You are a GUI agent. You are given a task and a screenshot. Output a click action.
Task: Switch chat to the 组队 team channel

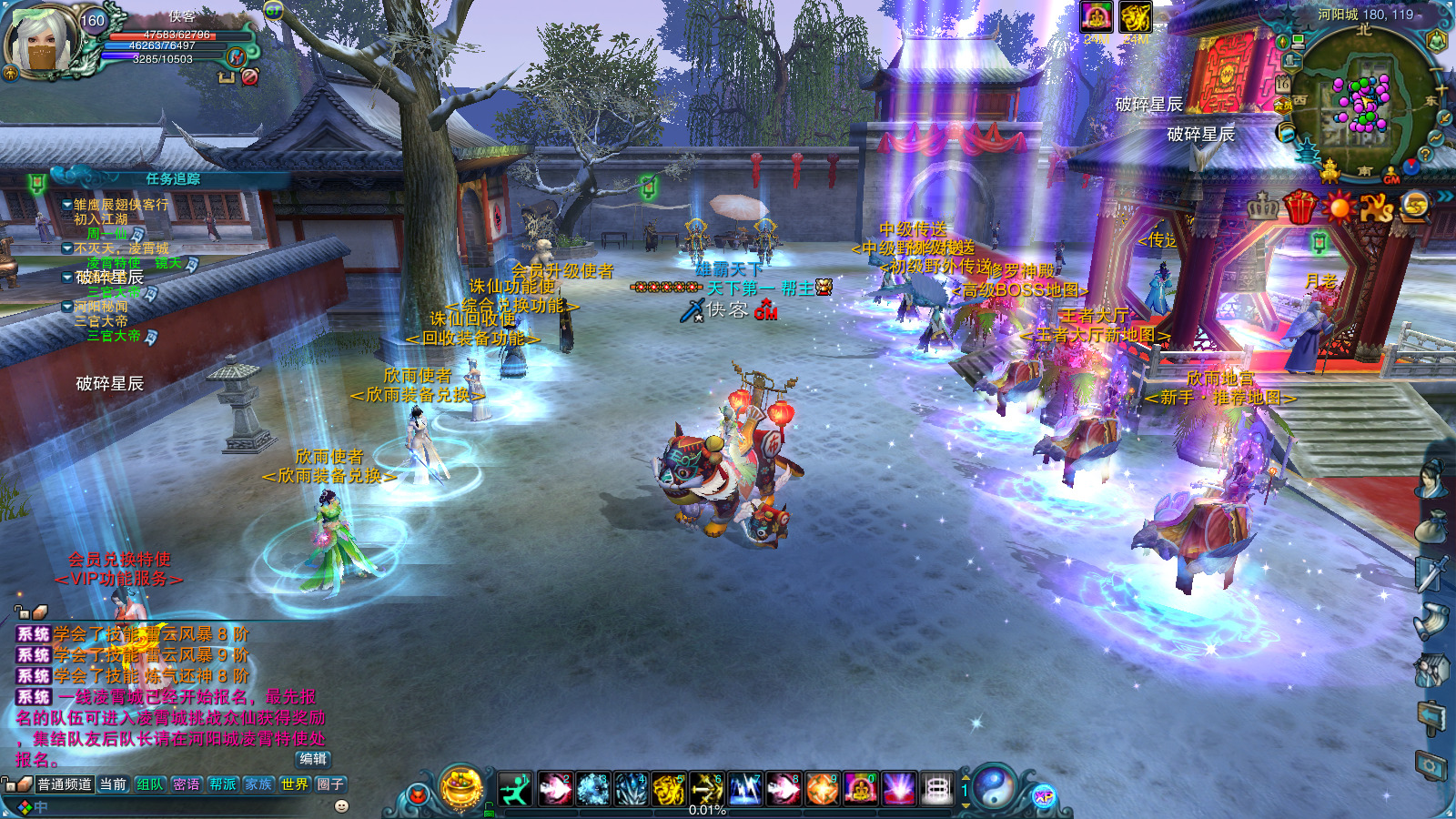click(x=149, y=784)
